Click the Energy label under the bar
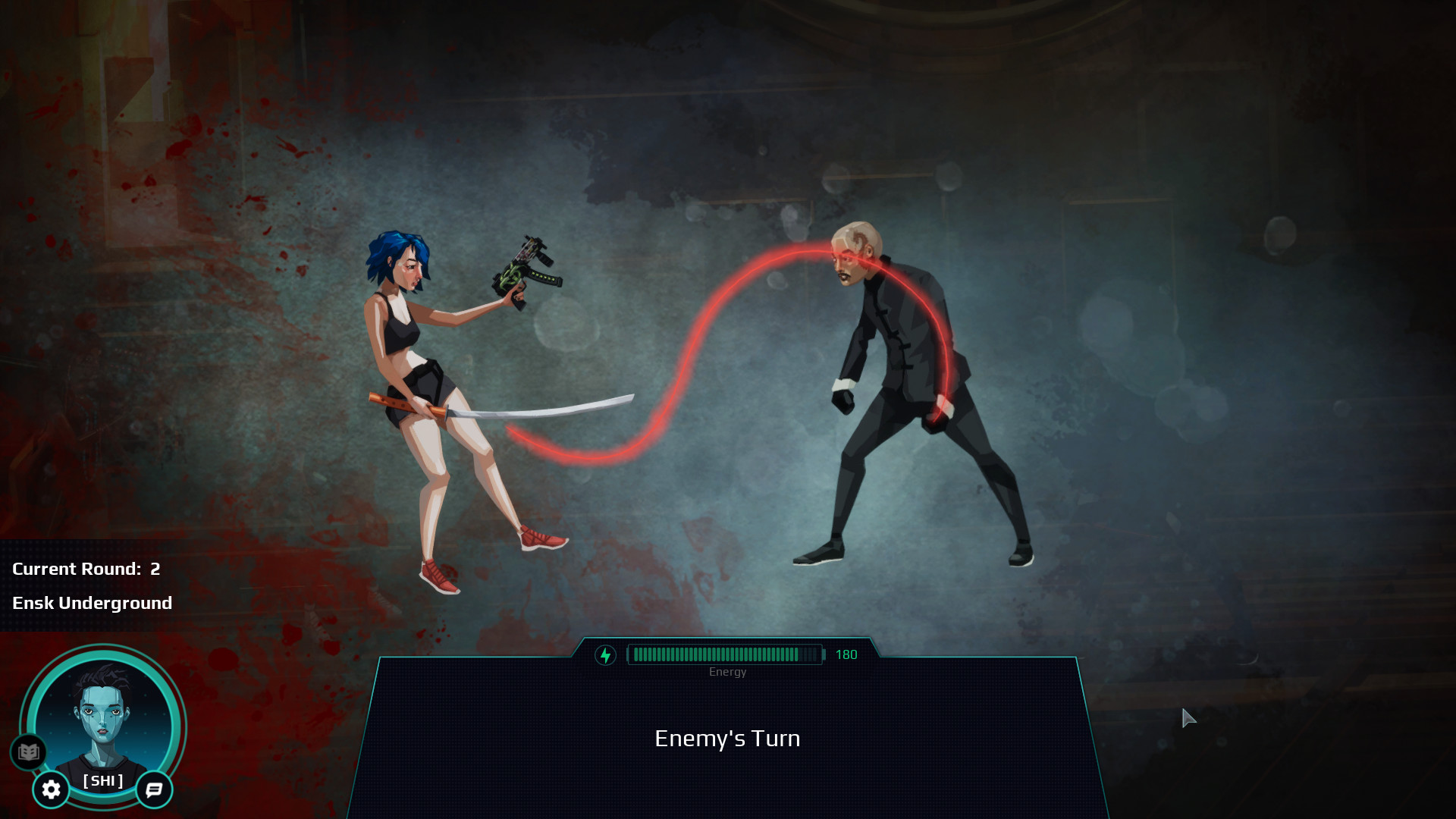Viewport: 1456px width, 819px height. (x=727, y=671)
